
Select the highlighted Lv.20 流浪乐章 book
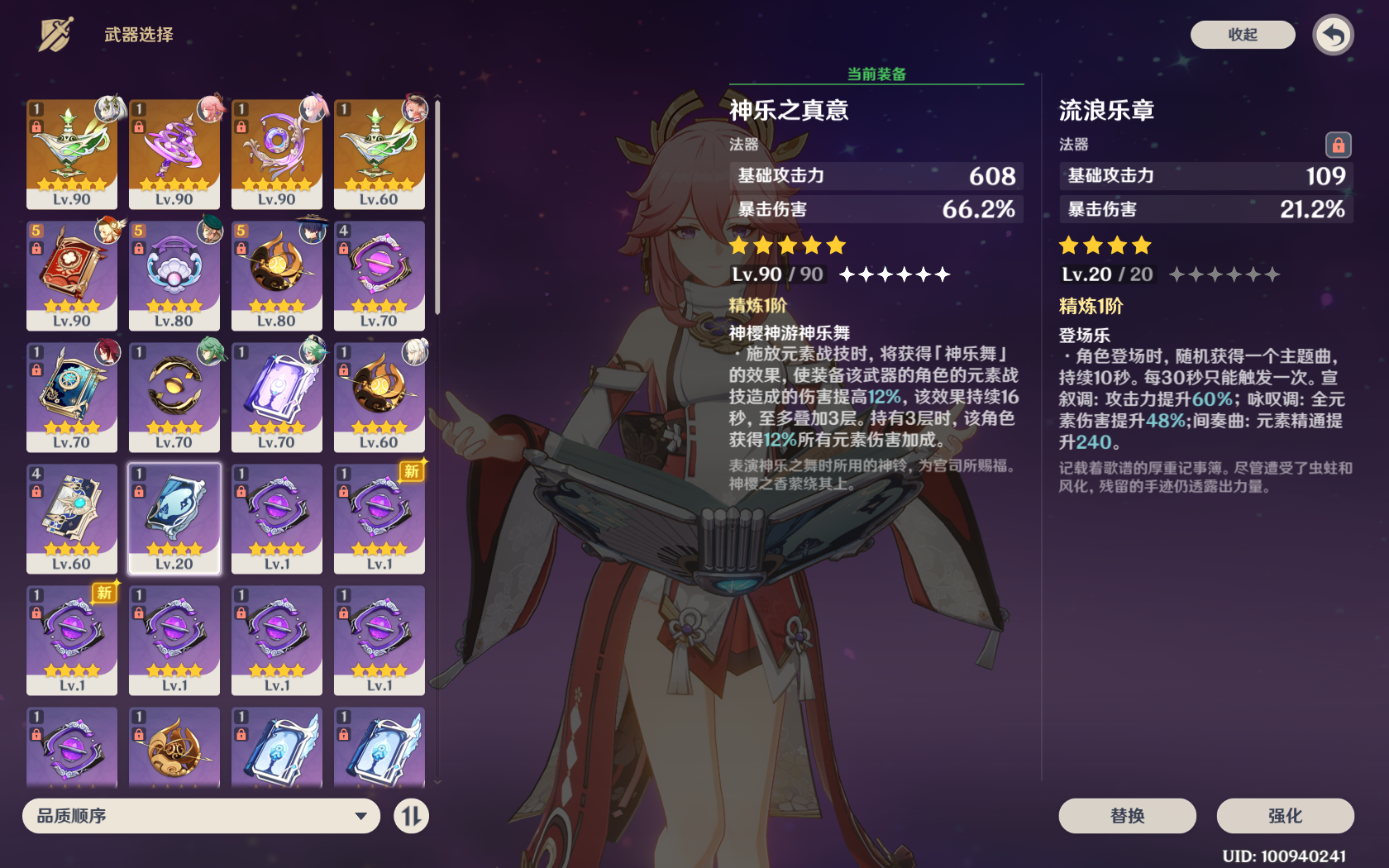pos(174,517)
